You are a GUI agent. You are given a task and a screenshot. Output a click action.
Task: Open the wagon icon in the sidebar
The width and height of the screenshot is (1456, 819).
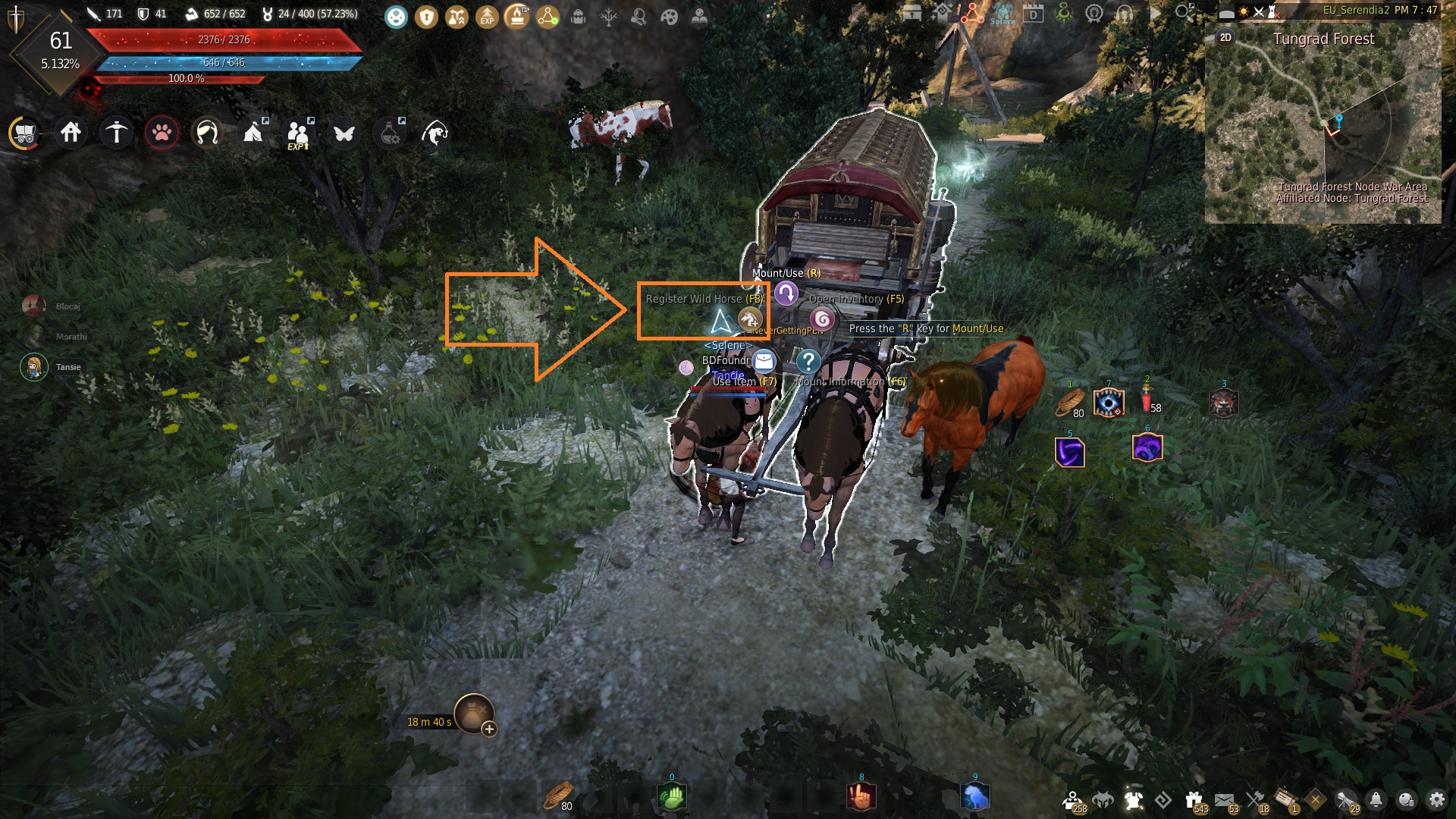[x=25, y=133]
